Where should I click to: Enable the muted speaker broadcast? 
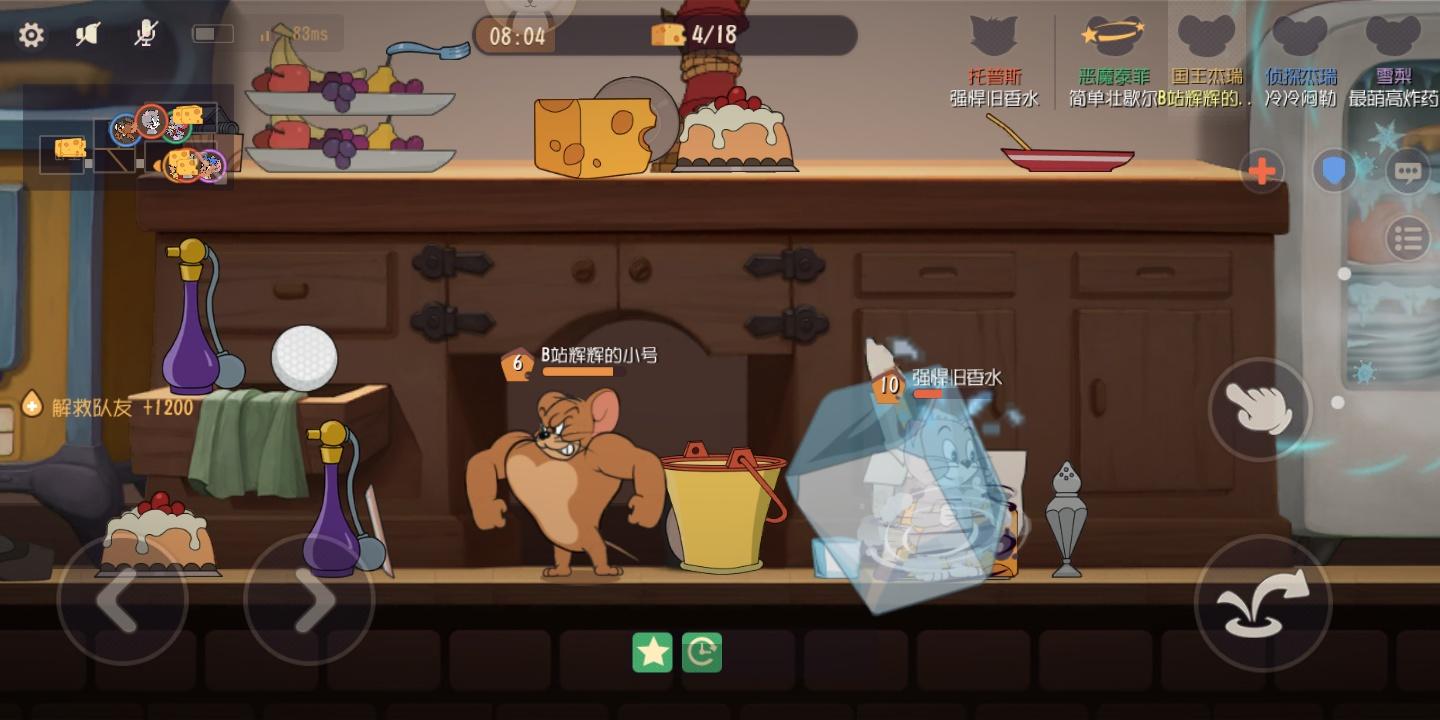pyautogui.click(x=87, y=32)
